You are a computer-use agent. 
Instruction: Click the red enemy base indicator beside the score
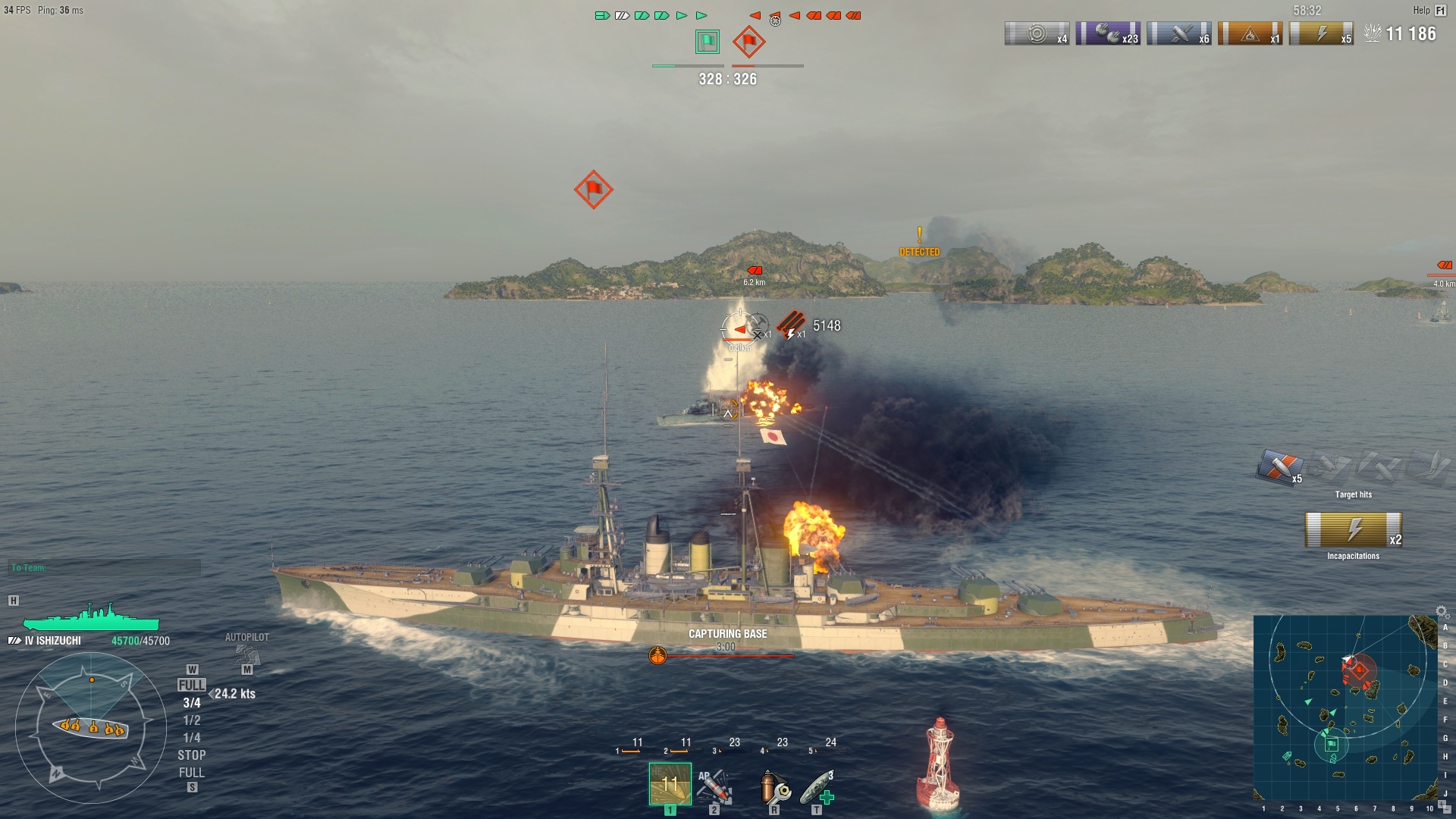(749, 42)
